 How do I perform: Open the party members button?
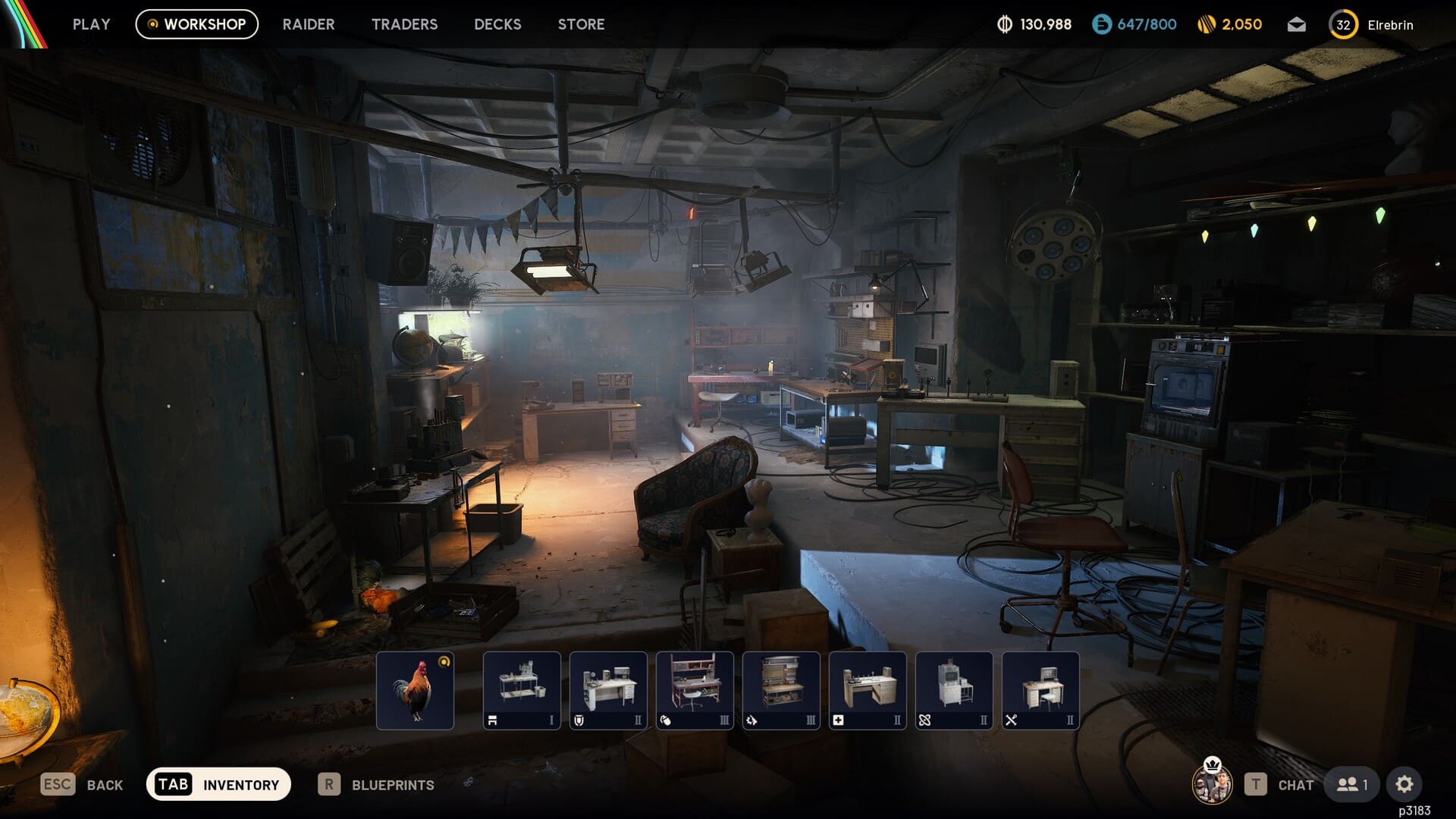(x=1352, y=784)
